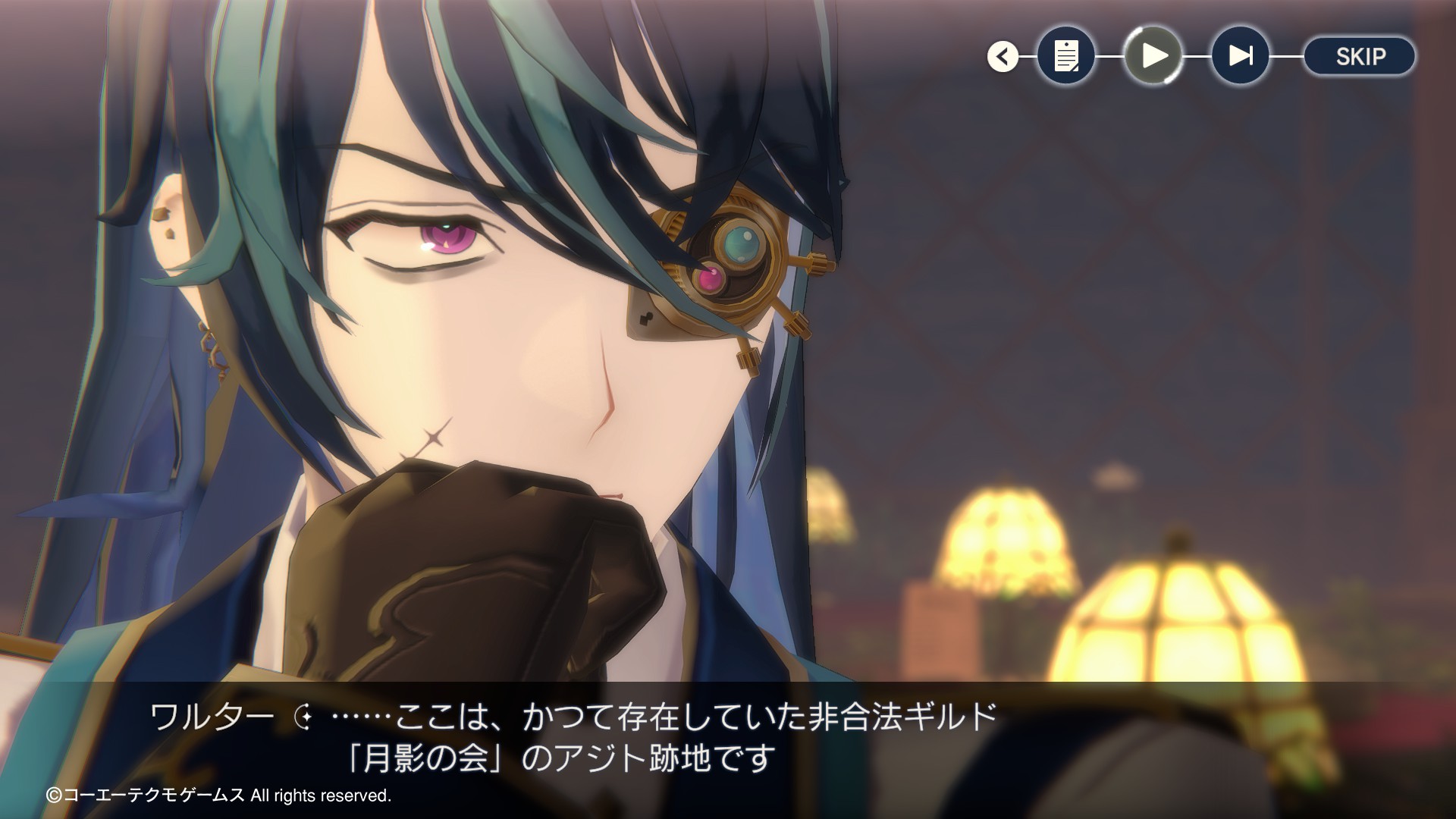Toggle auto-play for the dialogue
The width and height of the screenshot is (1456, 819).
pyautogui.click(x=1153, y=55)
